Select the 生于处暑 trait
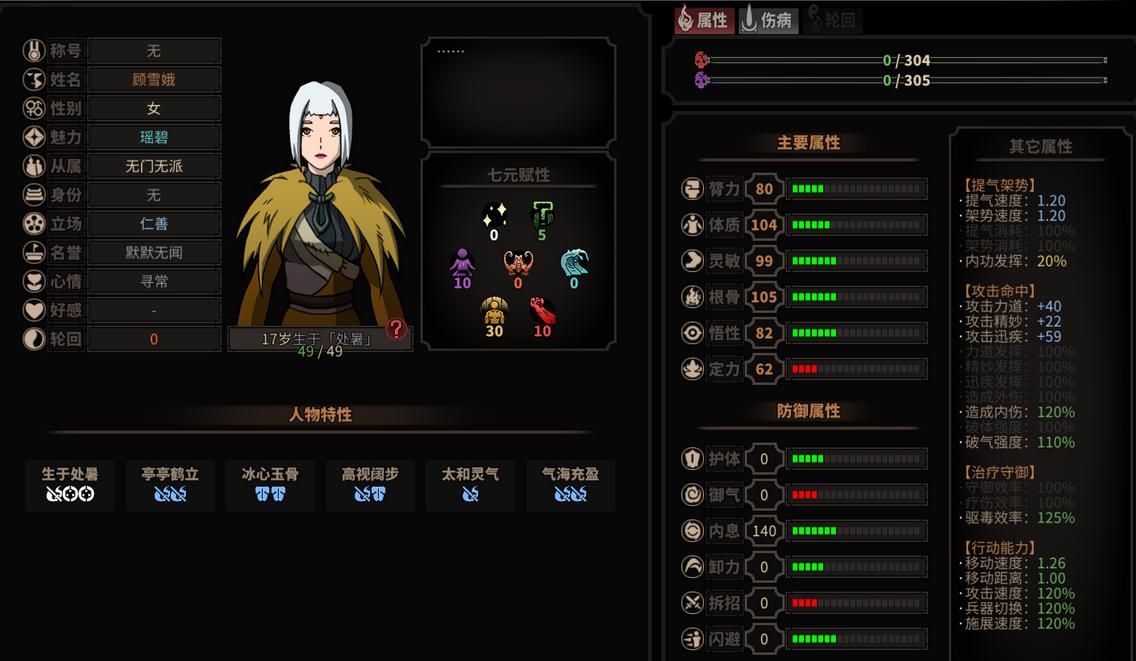Viewport: 1136px width, 661px height. pyautogui.click(x=70, y=484)
